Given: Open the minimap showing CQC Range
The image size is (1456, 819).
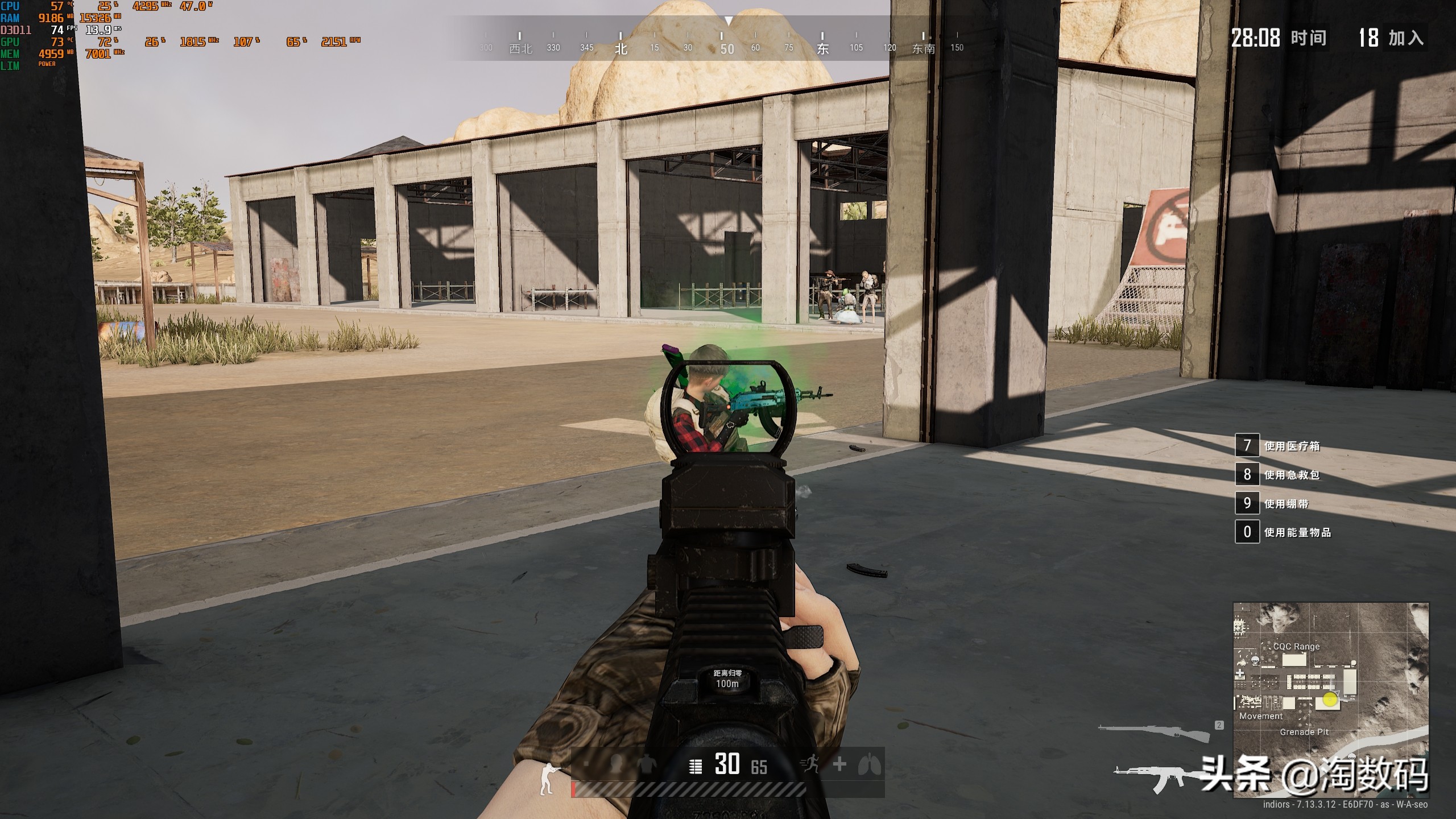Looking at the screenshot, I should click(1330, 700).
